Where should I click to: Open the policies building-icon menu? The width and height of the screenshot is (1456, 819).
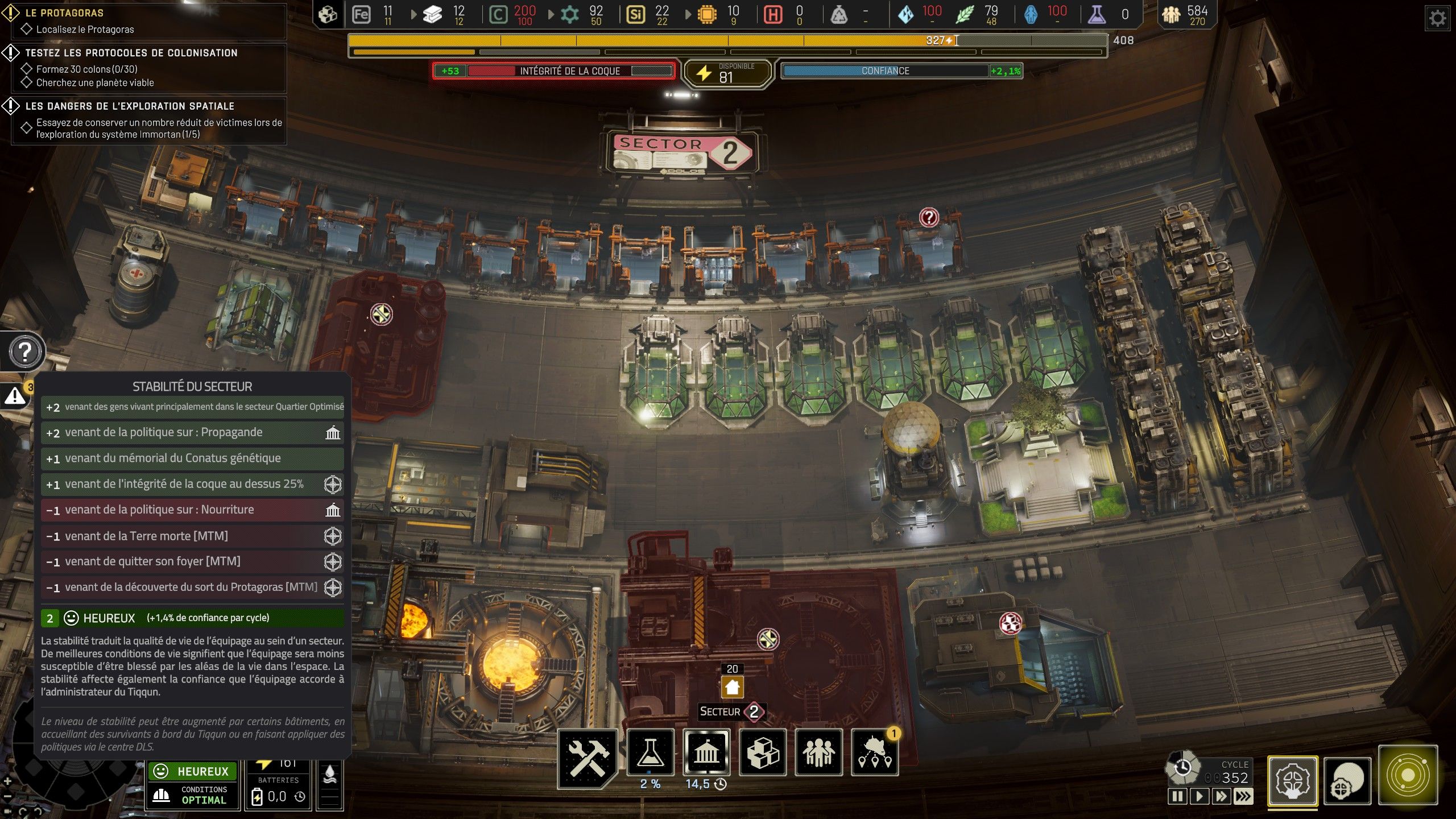[706, 753]
